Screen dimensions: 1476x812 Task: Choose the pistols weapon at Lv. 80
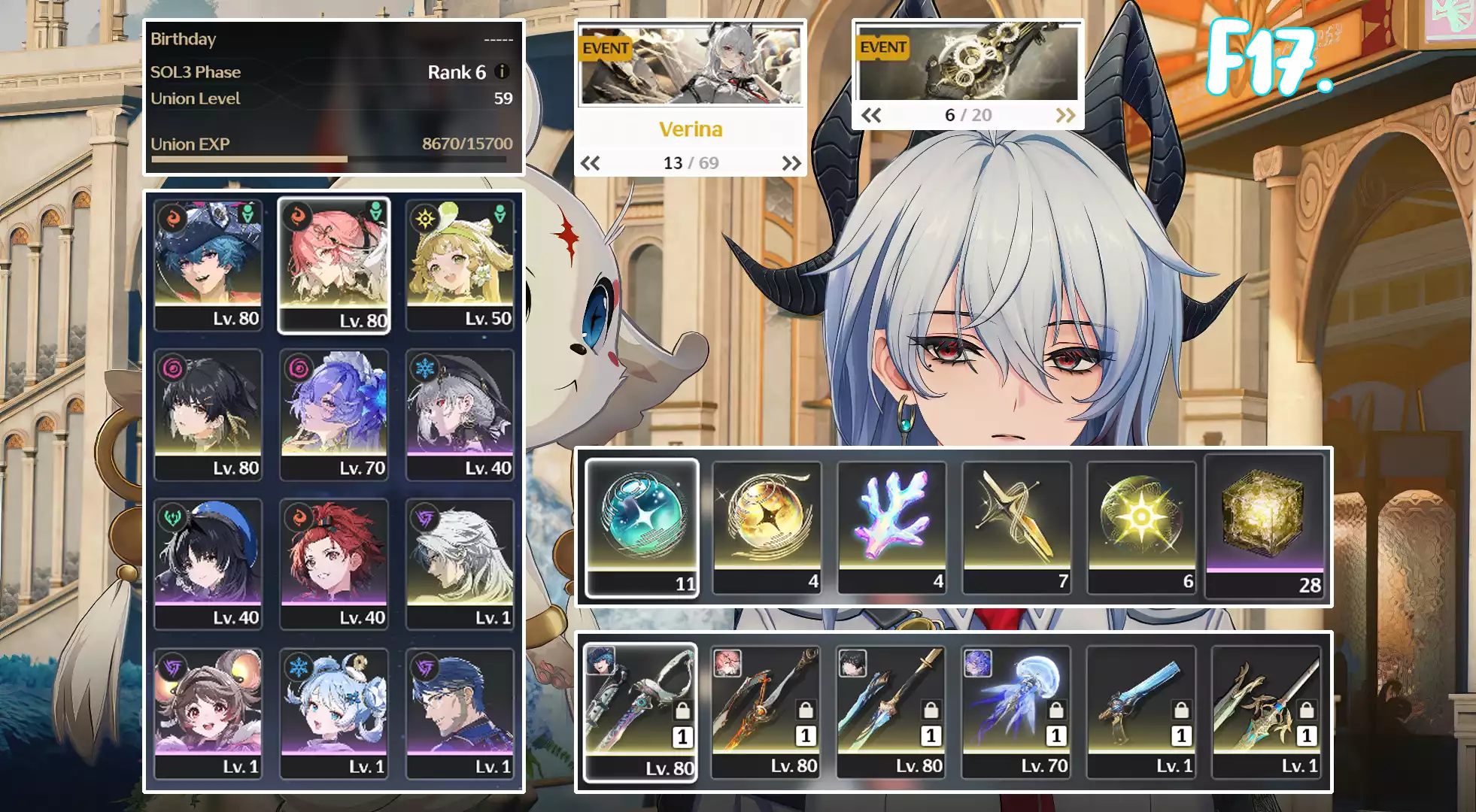(x=640, y=710)
